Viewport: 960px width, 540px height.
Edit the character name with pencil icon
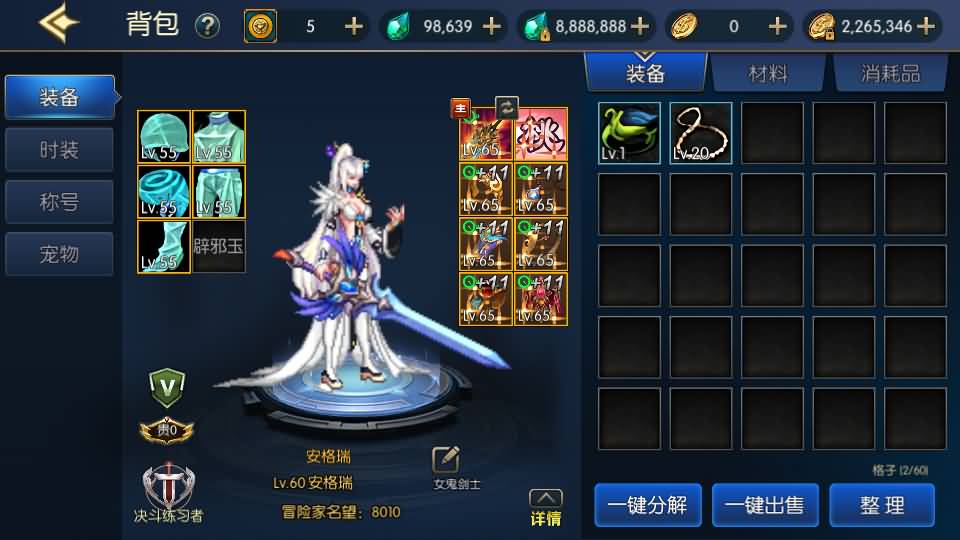[445, 460]
